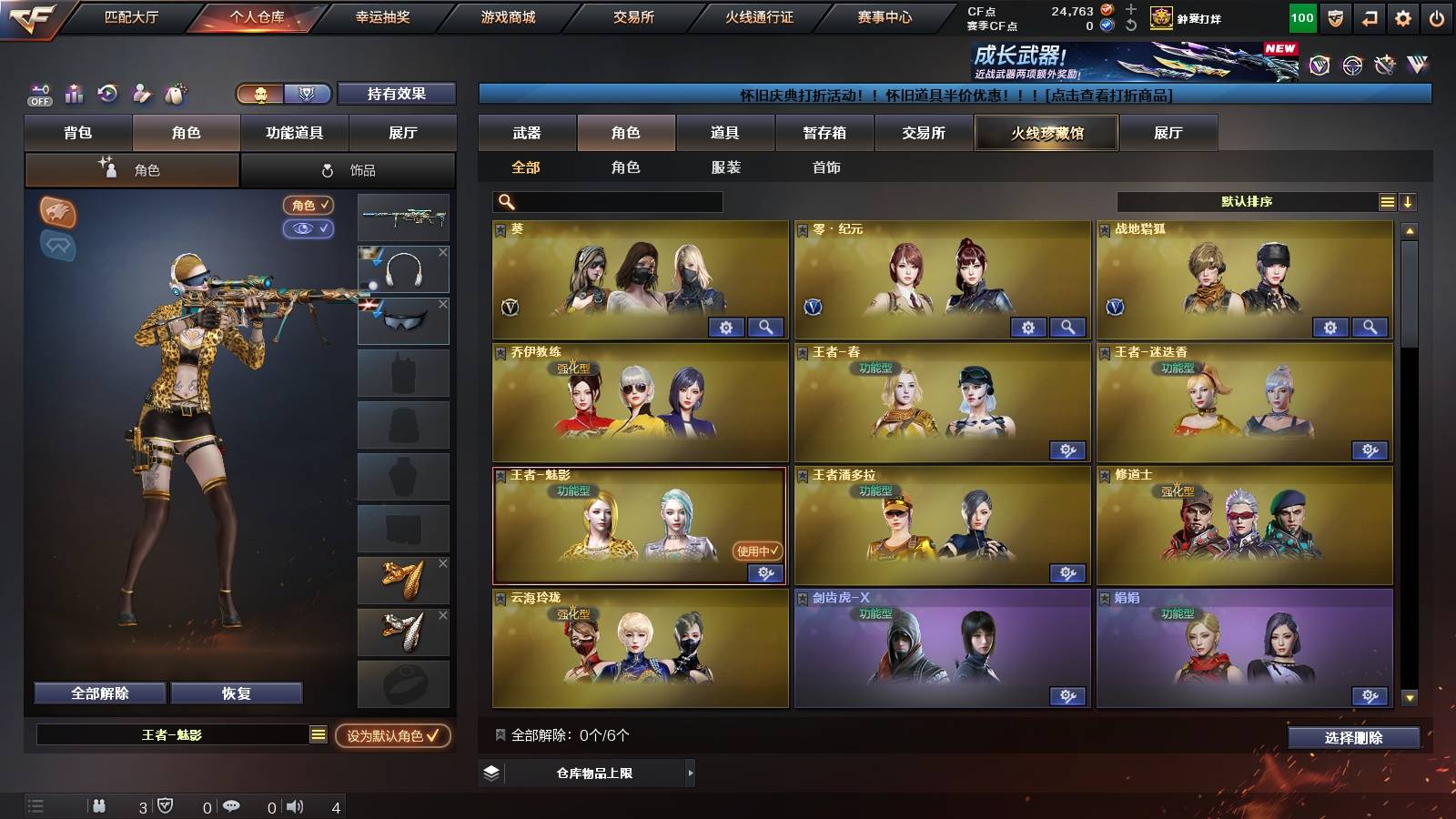Open the stats bar-chart icon top-left
Screen dimensions: 1456x819
[74, 94]
